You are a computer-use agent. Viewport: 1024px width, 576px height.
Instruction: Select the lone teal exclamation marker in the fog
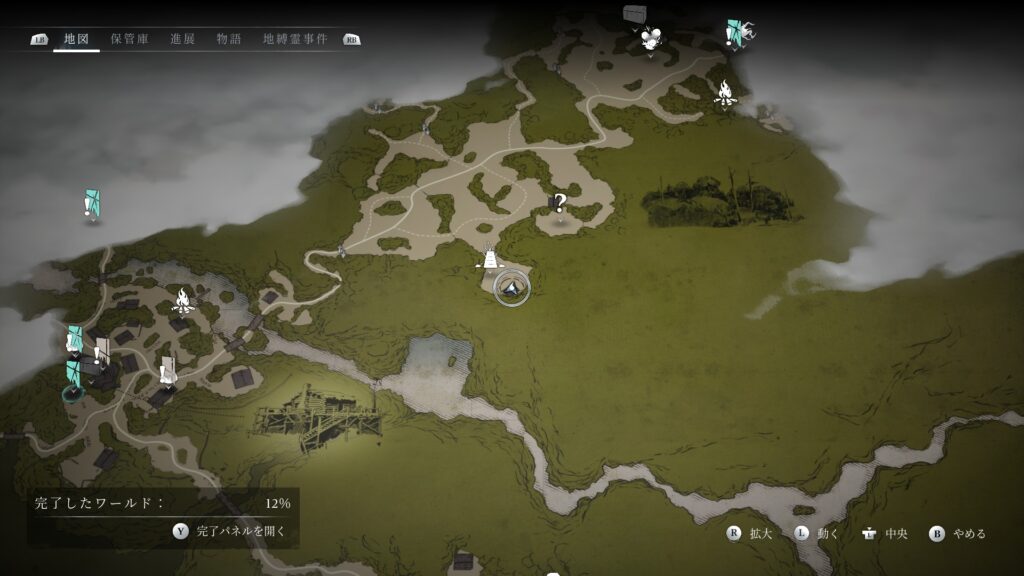point(92,204)
